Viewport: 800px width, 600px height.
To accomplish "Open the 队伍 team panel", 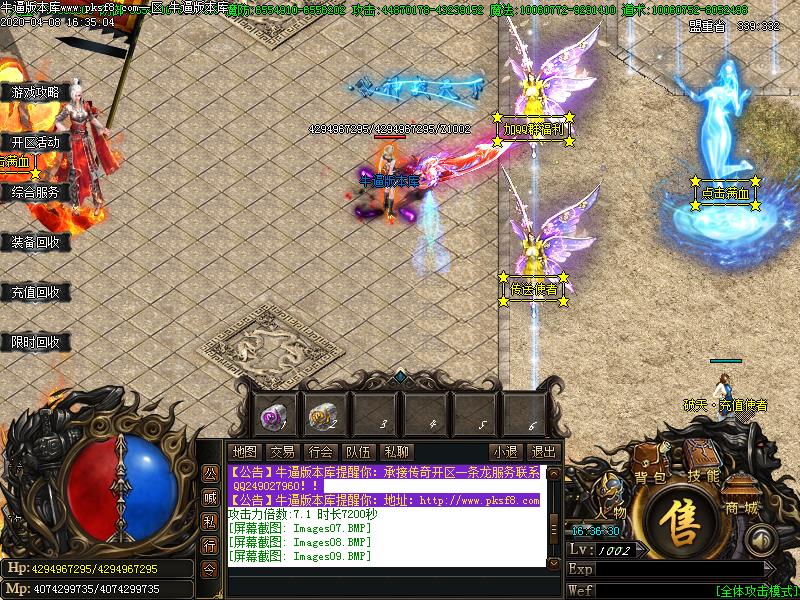I will [x=358, y=452].
